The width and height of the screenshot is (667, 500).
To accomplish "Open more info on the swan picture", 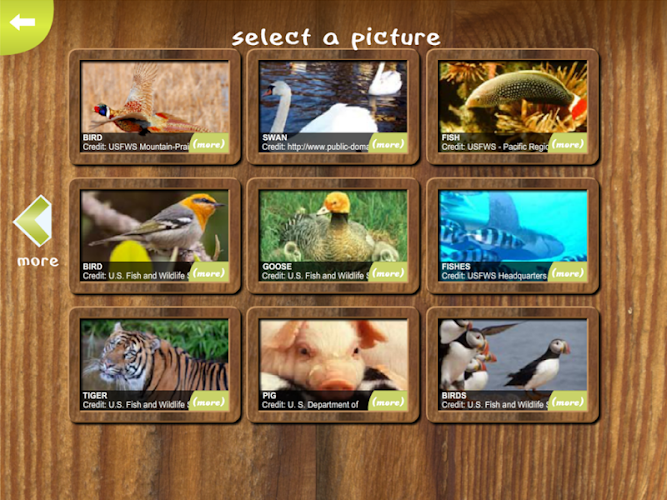I will click(387, 143).
